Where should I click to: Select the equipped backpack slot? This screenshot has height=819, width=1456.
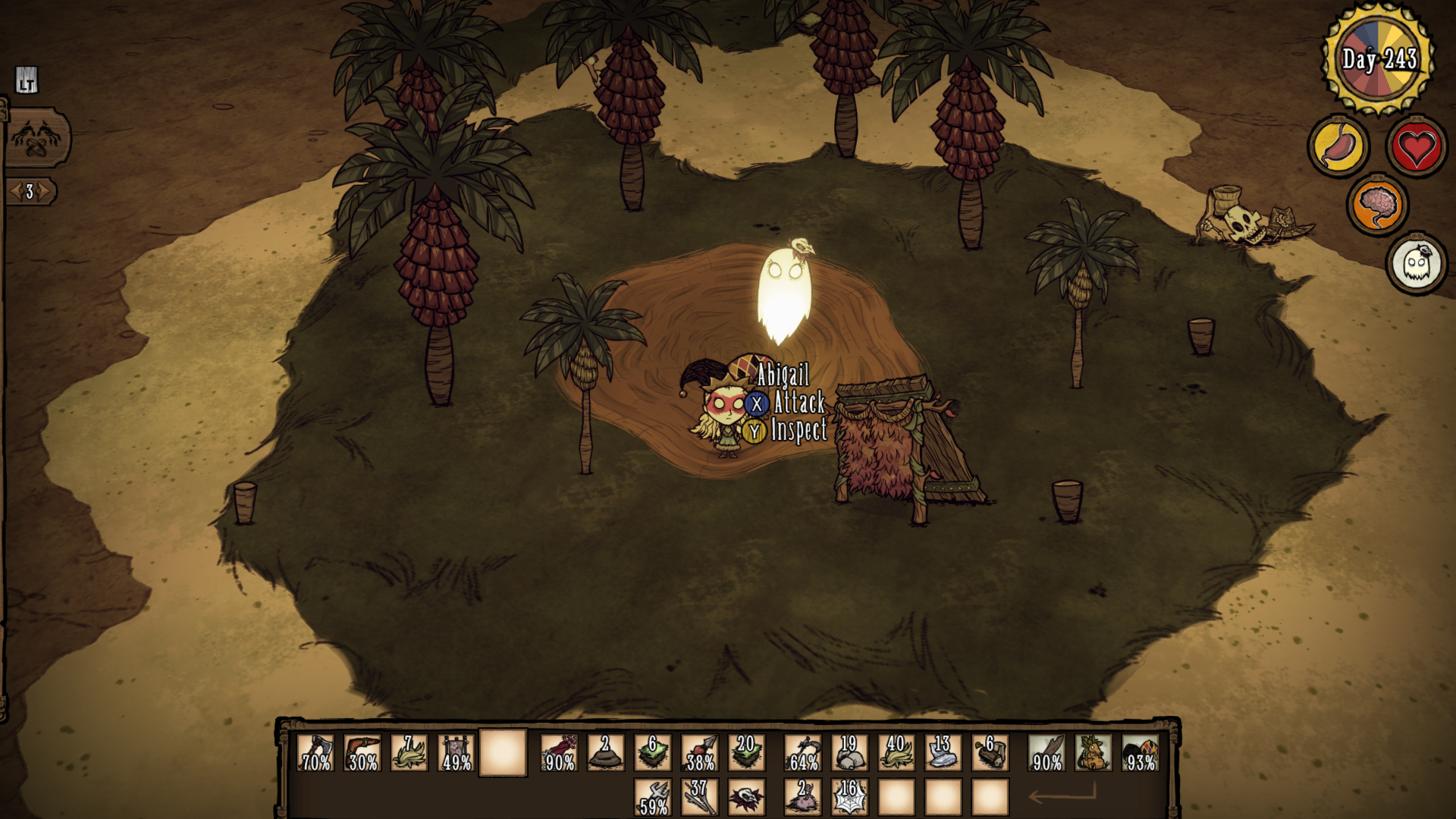pyautogui.click(x=1093, y=753)
